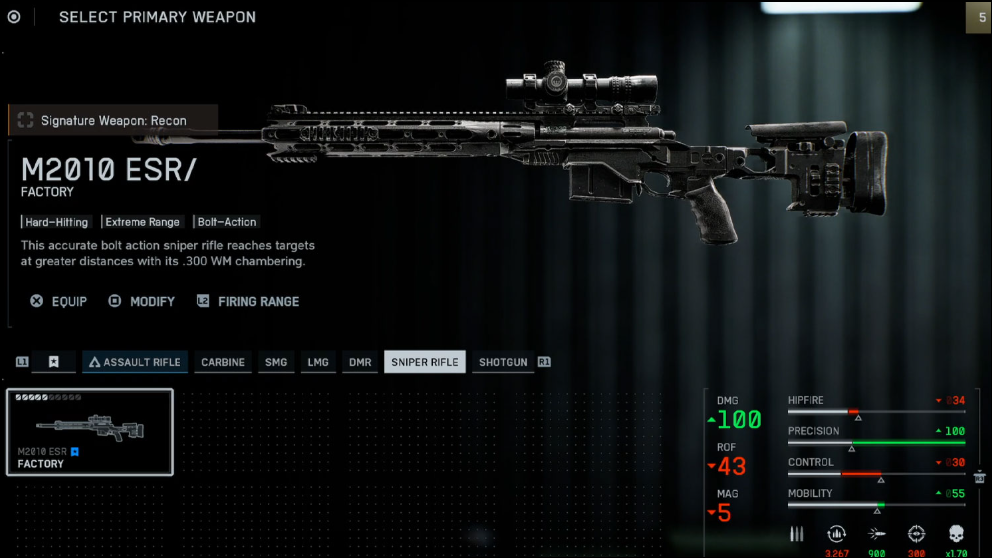This screenshot has height=558, width=992.
Task: Open the favorites bookmark tab
Action: pos(54,362)
